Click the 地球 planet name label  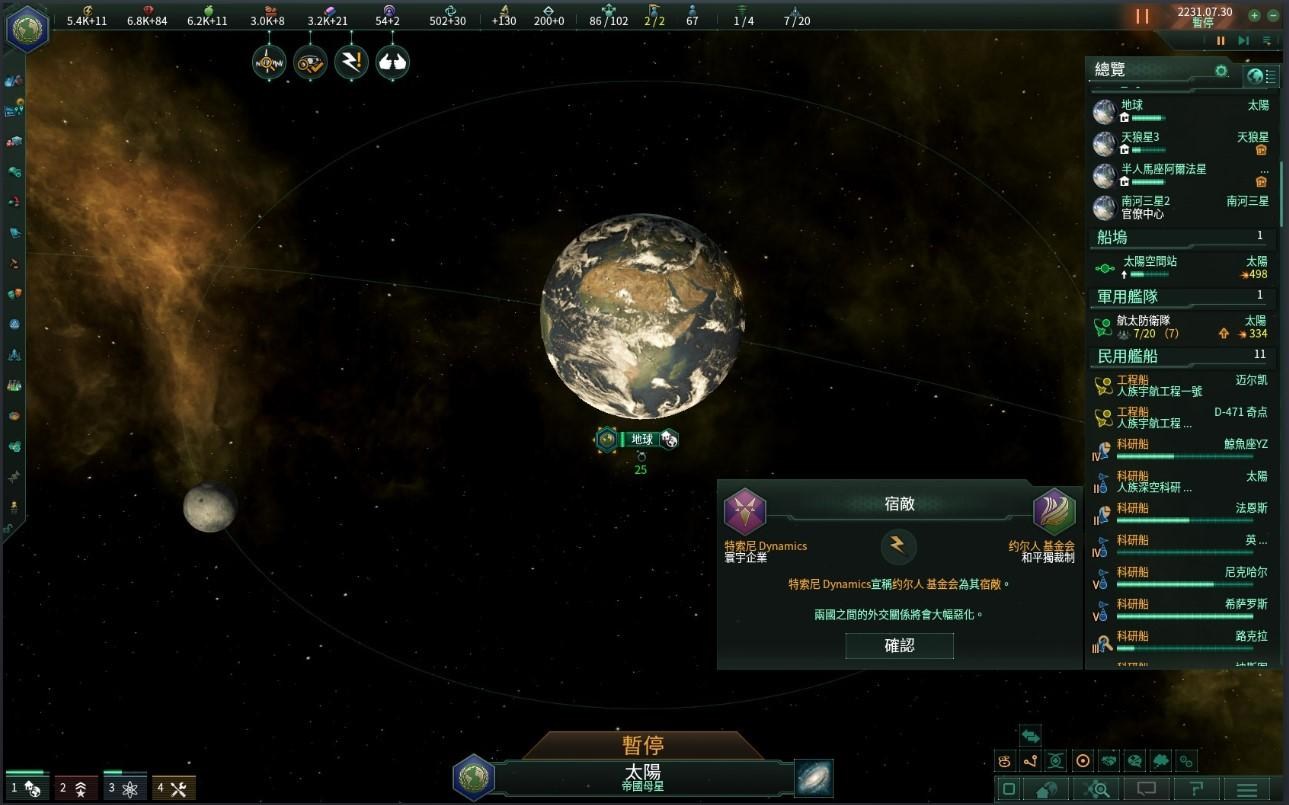pos(640,439)
